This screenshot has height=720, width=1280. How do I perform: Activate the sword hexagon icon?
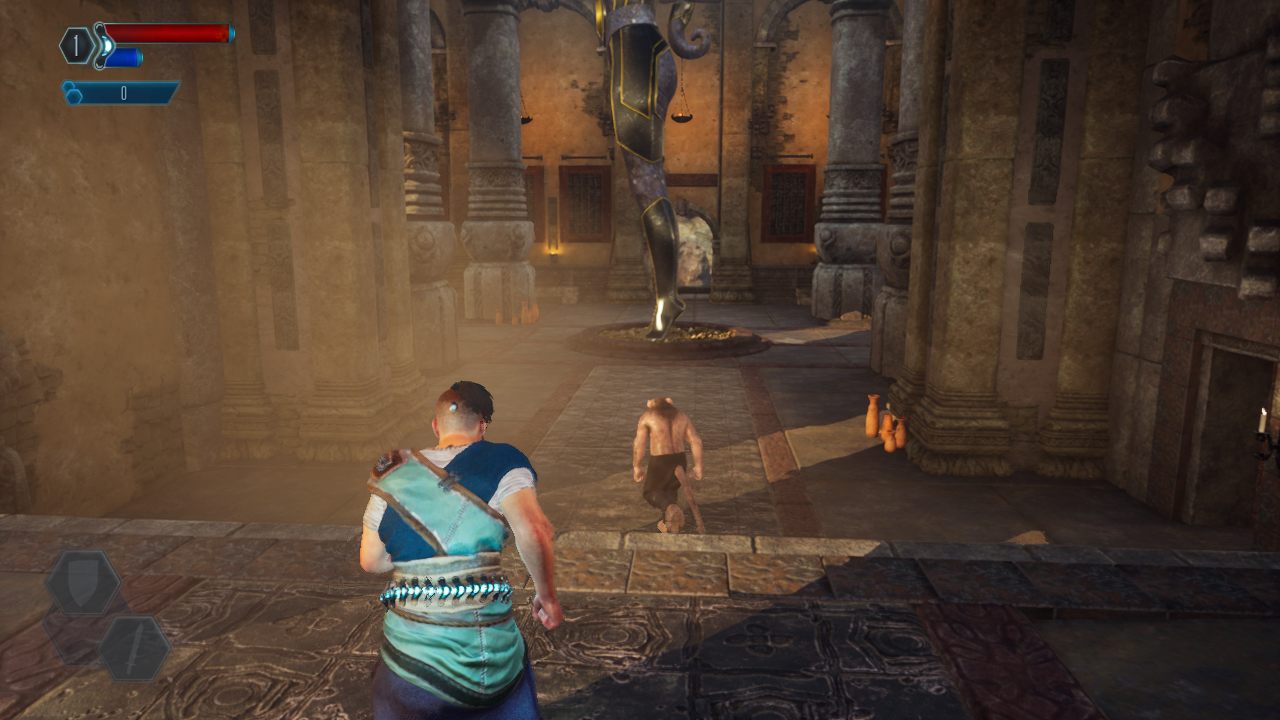click(x=133, y=648)
